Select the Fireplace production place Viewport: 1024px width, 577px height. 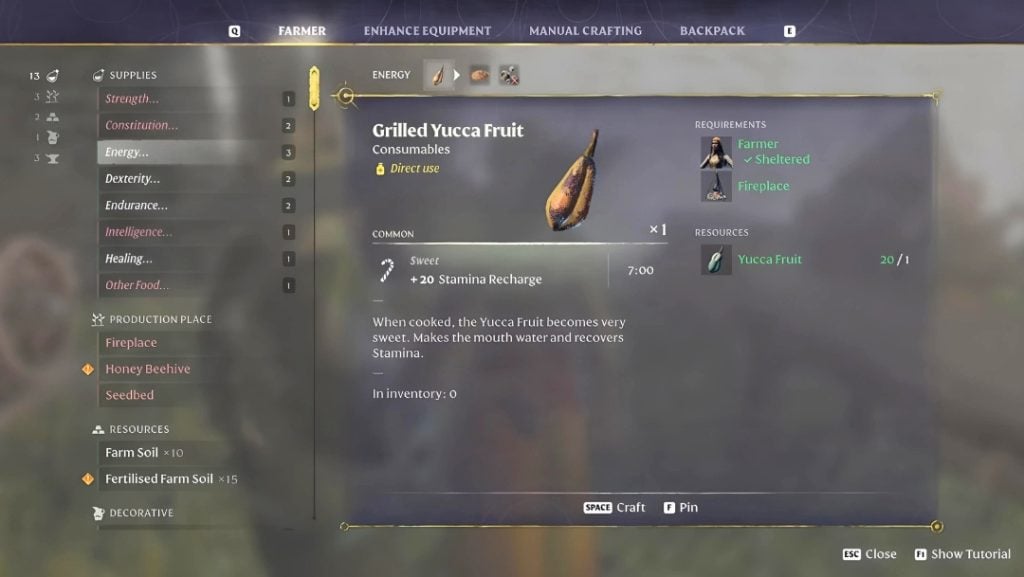131,343
